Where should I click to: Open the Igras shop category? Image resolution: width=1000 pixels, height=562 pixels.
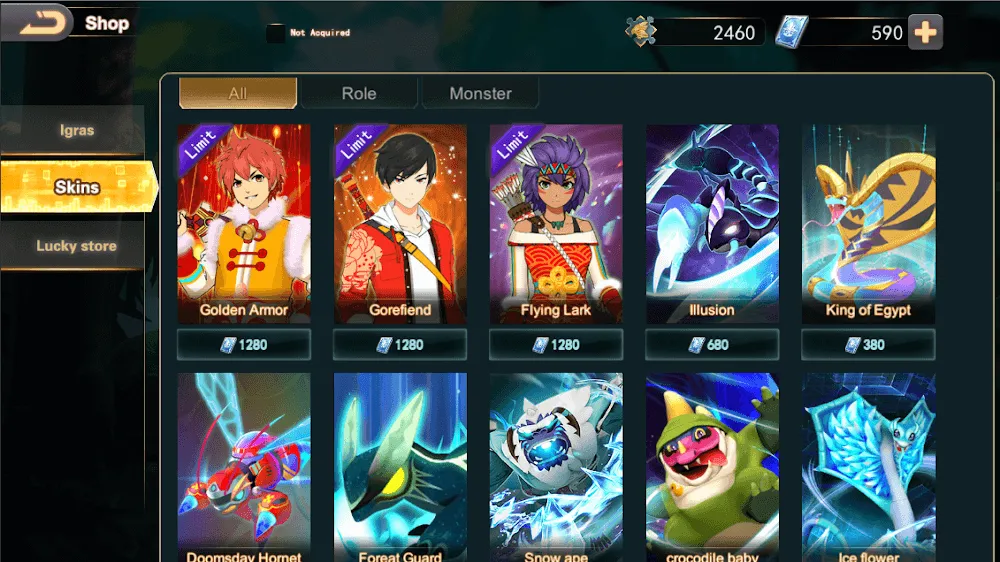click(x=75, y=130)
